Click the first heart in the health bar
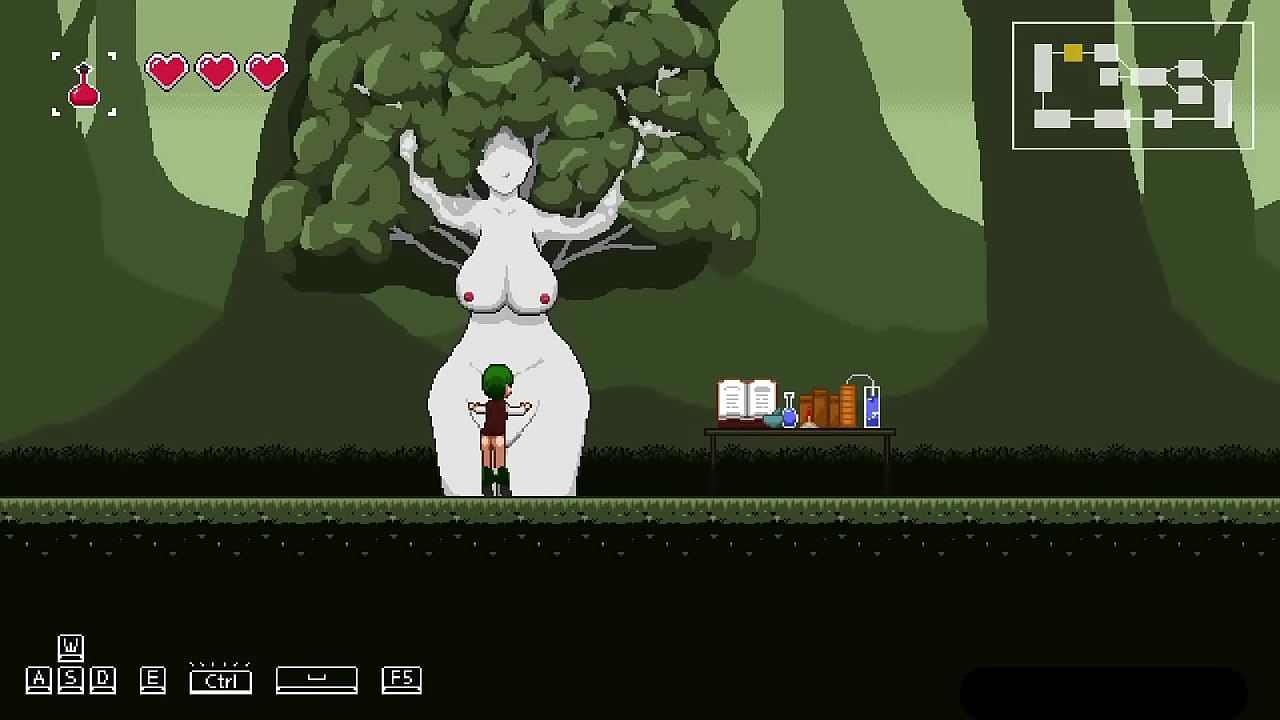The height and width of the screenshot is (720, 1280). pyautogui.click(x=166, y=70)
